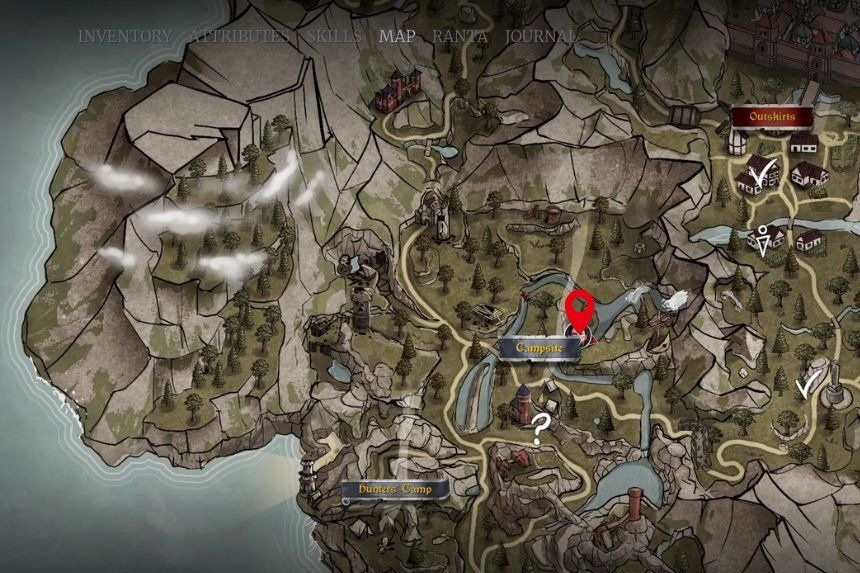Click the Campsite location label
Viewport: 860px width, 573px height.
coord(541,348)
